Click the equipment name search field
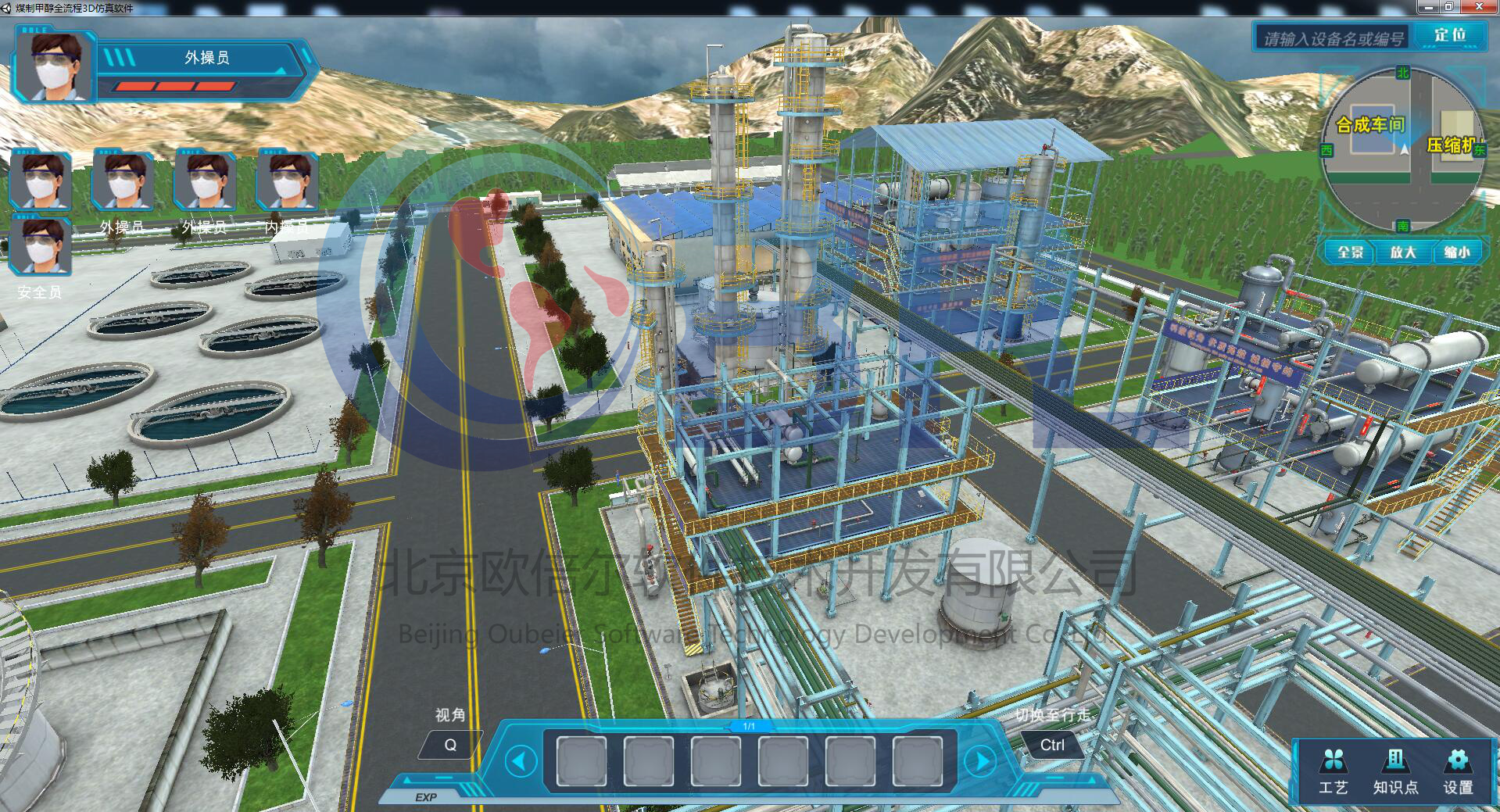 tap(1333, 38)
